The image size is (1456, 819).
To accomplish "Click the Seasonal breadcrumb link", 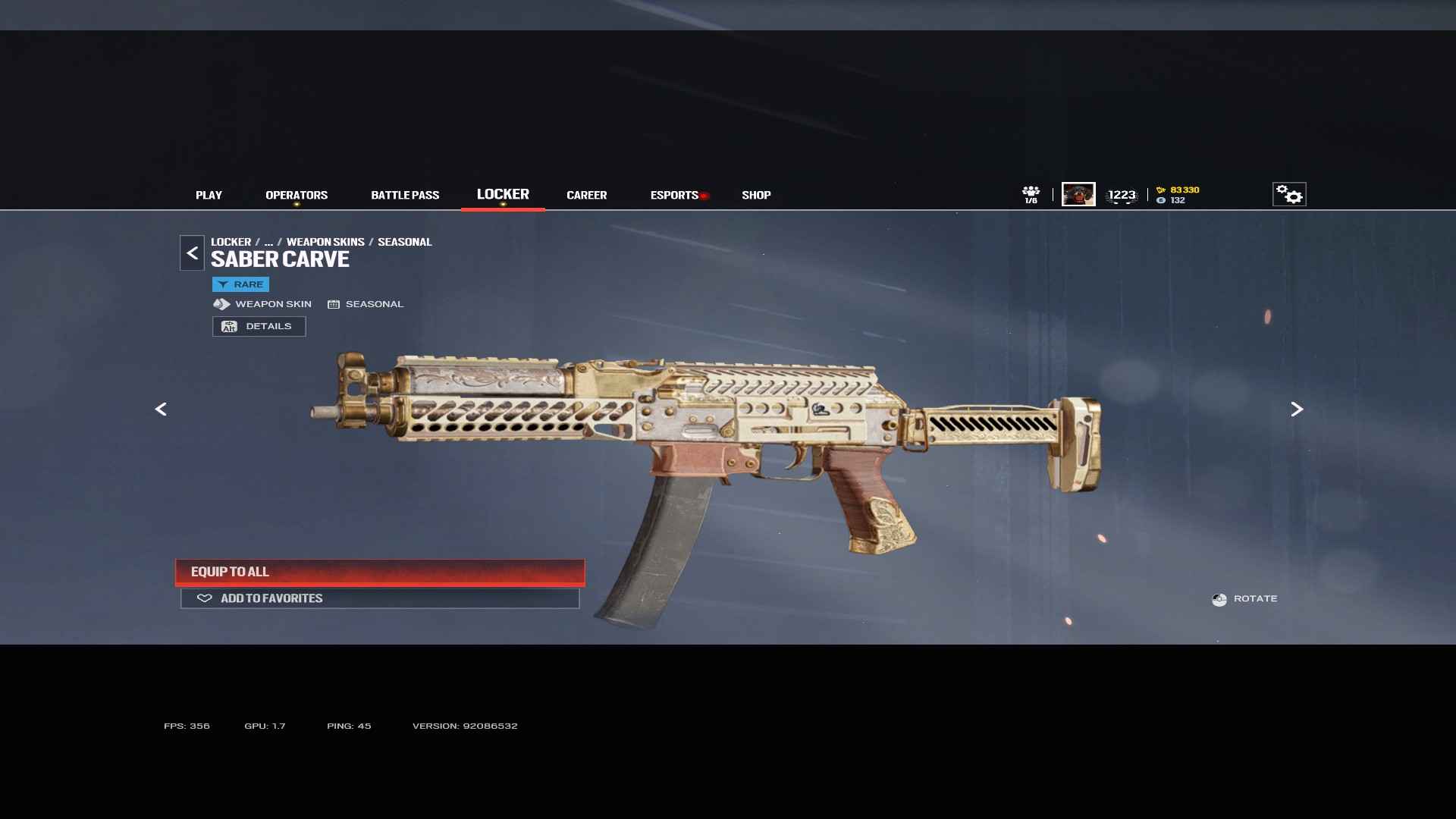I will point(404,242).
